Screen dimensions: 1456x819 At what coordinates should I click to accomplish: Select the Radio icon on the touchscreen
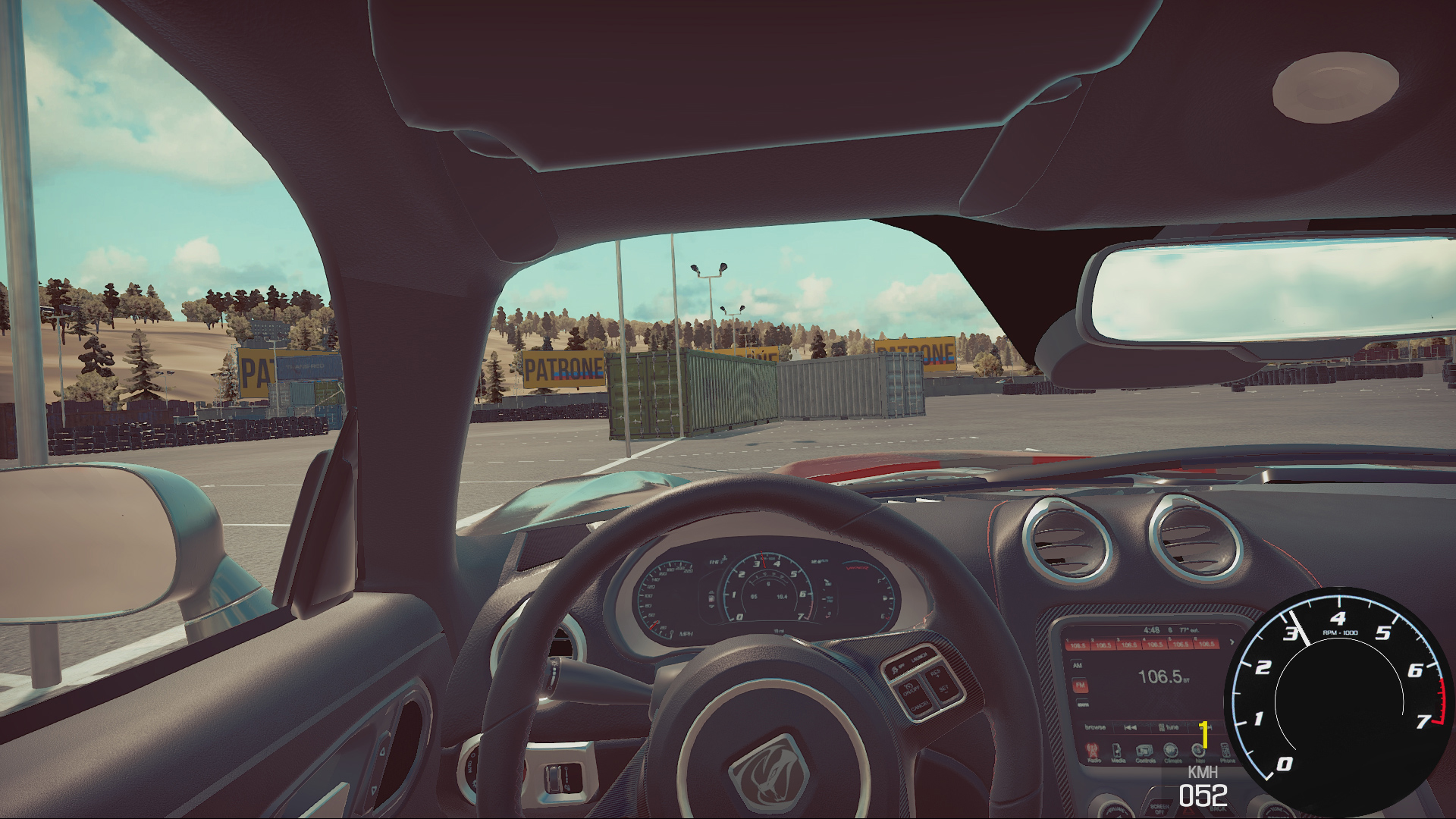[x=1090, y=752]
